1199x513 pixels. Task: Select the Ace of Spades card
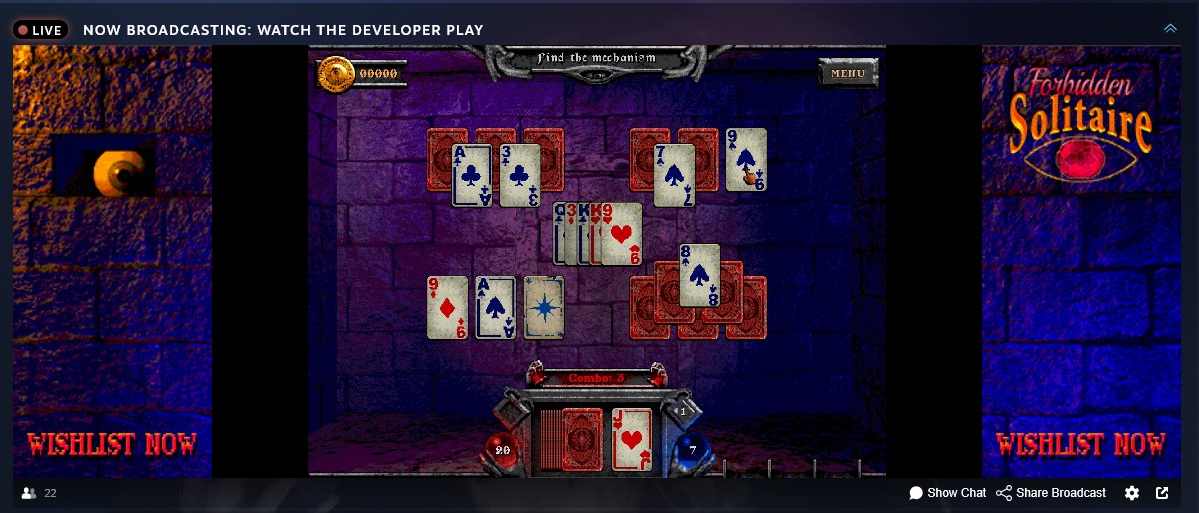(x=495, y=307)
